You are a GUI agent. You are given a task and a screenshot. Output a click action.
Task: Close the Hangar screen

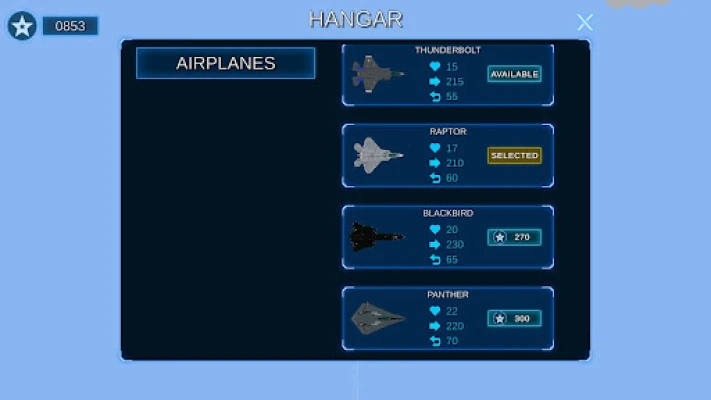585,22
